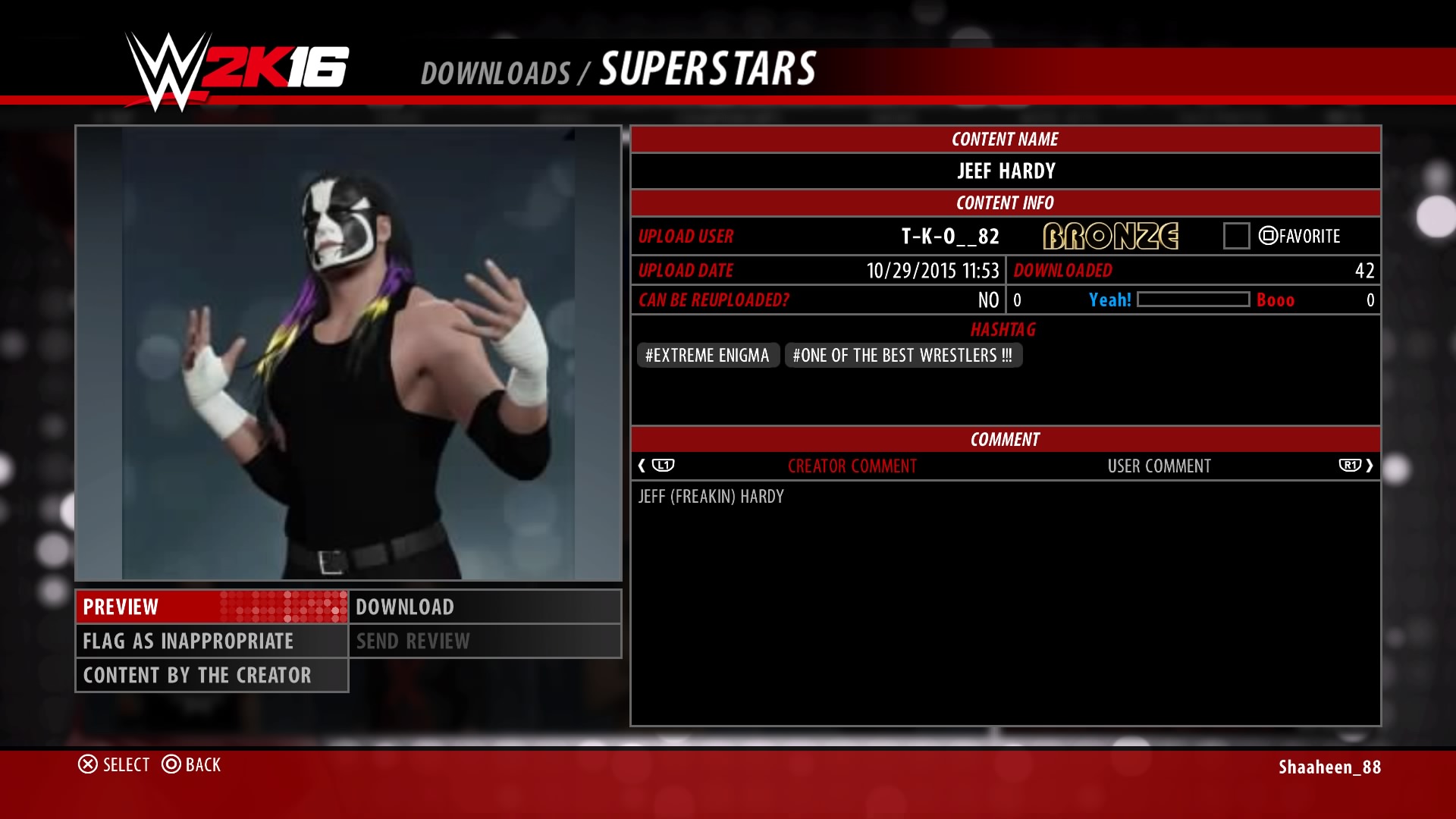Viewport: 1456px width, 819px height.
Task: Click the Yeah/Booo rating bar
Action: click(x=1196, y=300)
